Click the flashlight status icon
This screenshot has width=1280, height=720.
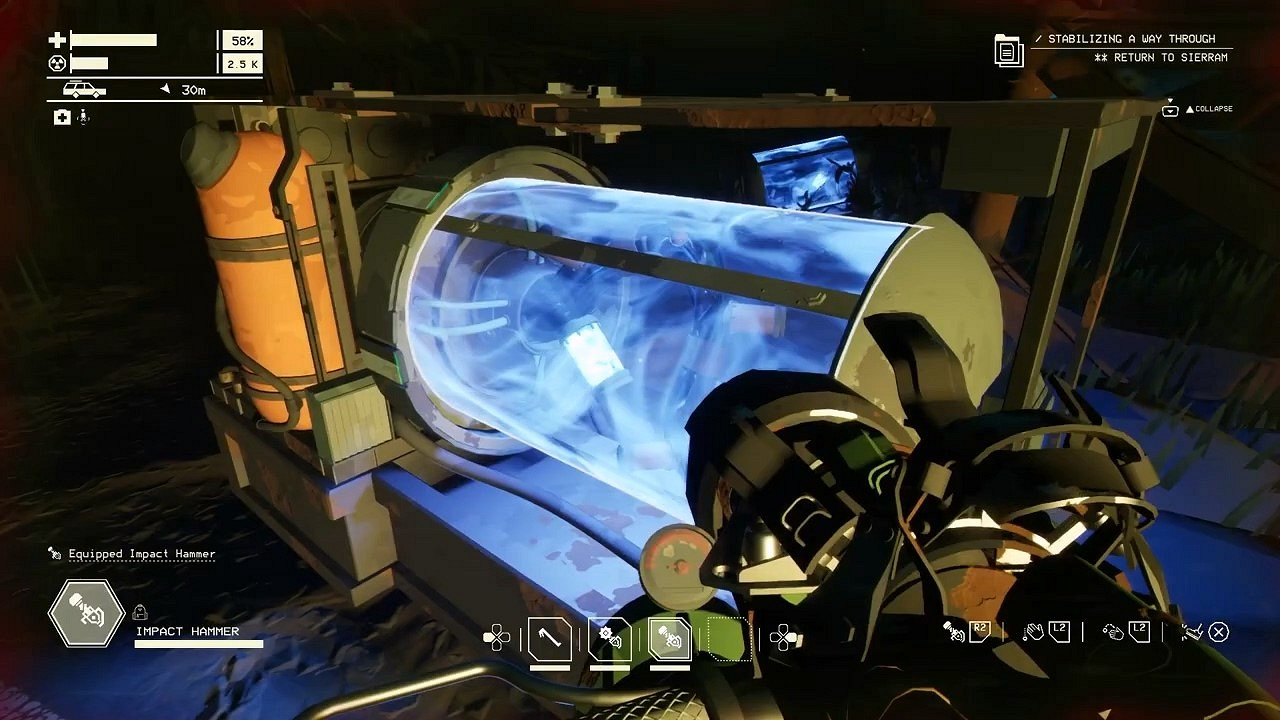[83, 118]
